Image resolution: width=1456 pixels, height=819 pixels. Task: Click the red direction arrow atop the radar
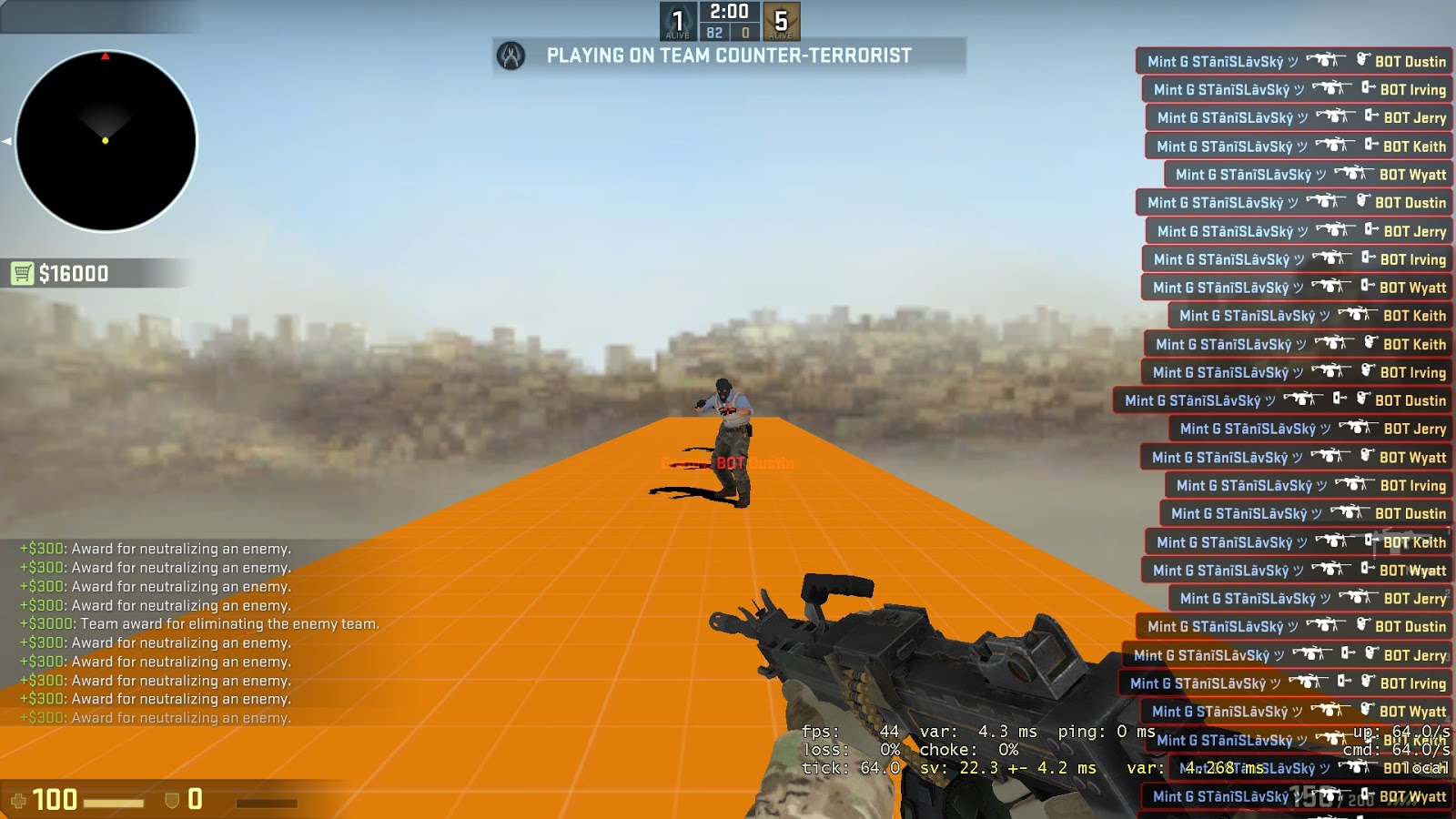pyautogui.click(x=105, y=57)
